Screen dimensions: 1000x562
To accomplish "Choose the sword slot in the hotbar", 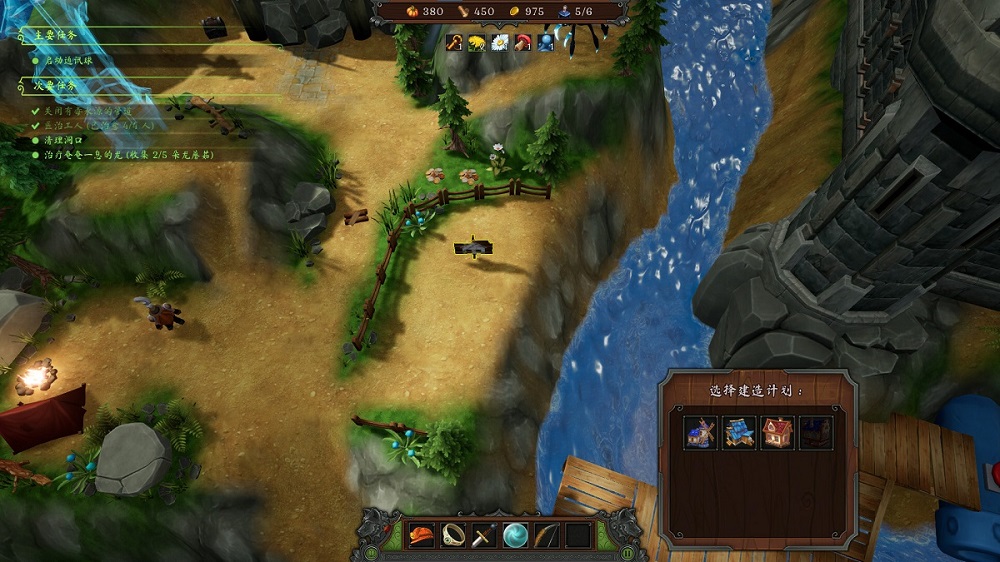I will 485,535.
